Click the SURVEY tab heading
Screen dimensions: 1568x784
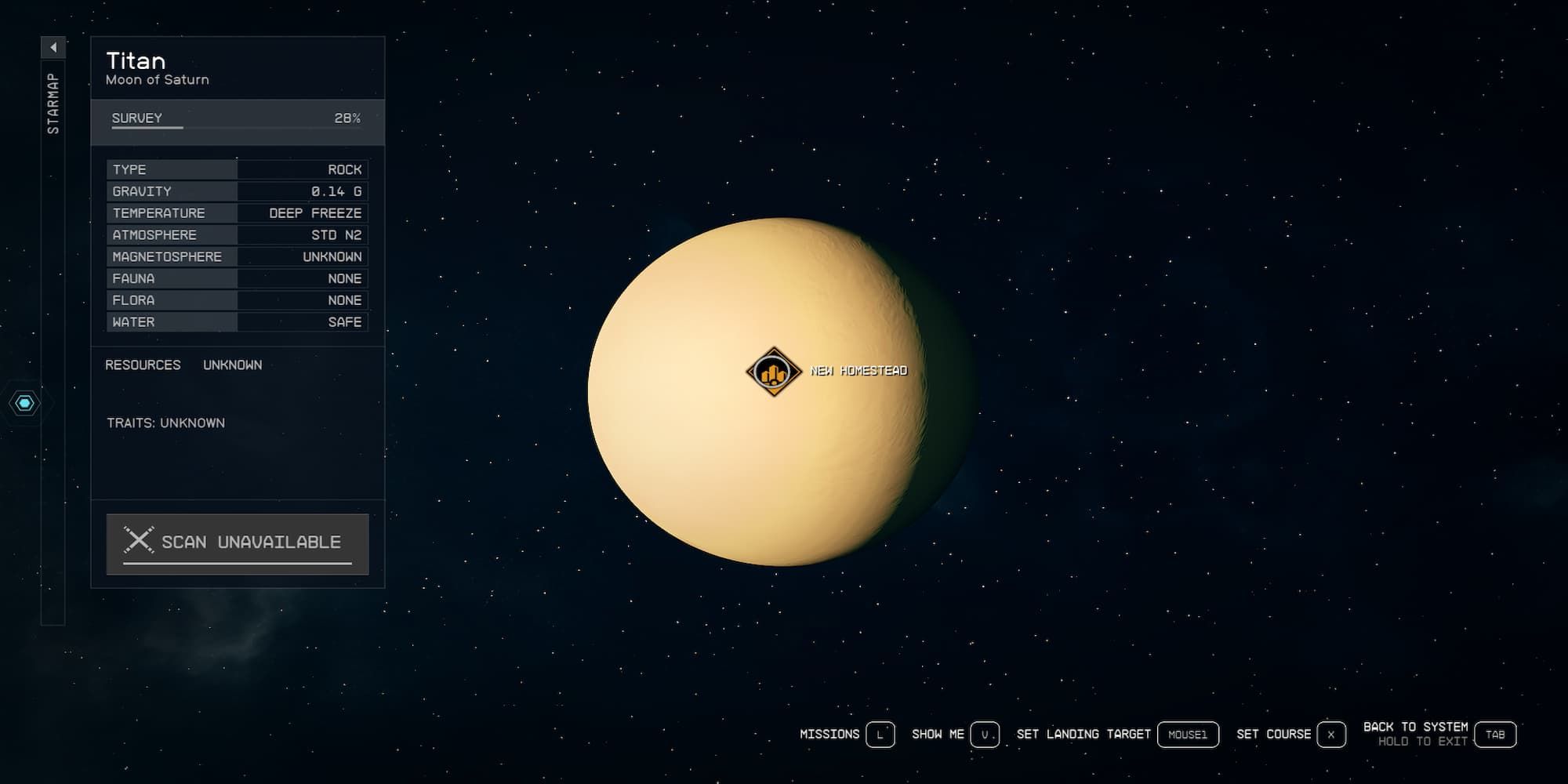(x=135, y=118)
